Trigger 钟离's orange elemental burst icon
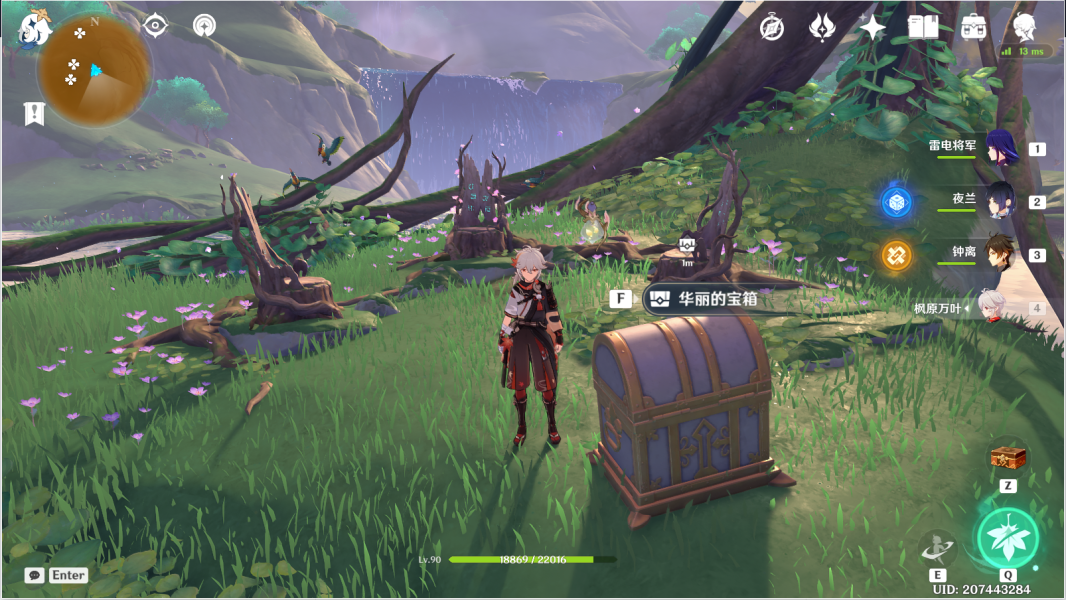 pyautogui.click(x=896, y=255)
